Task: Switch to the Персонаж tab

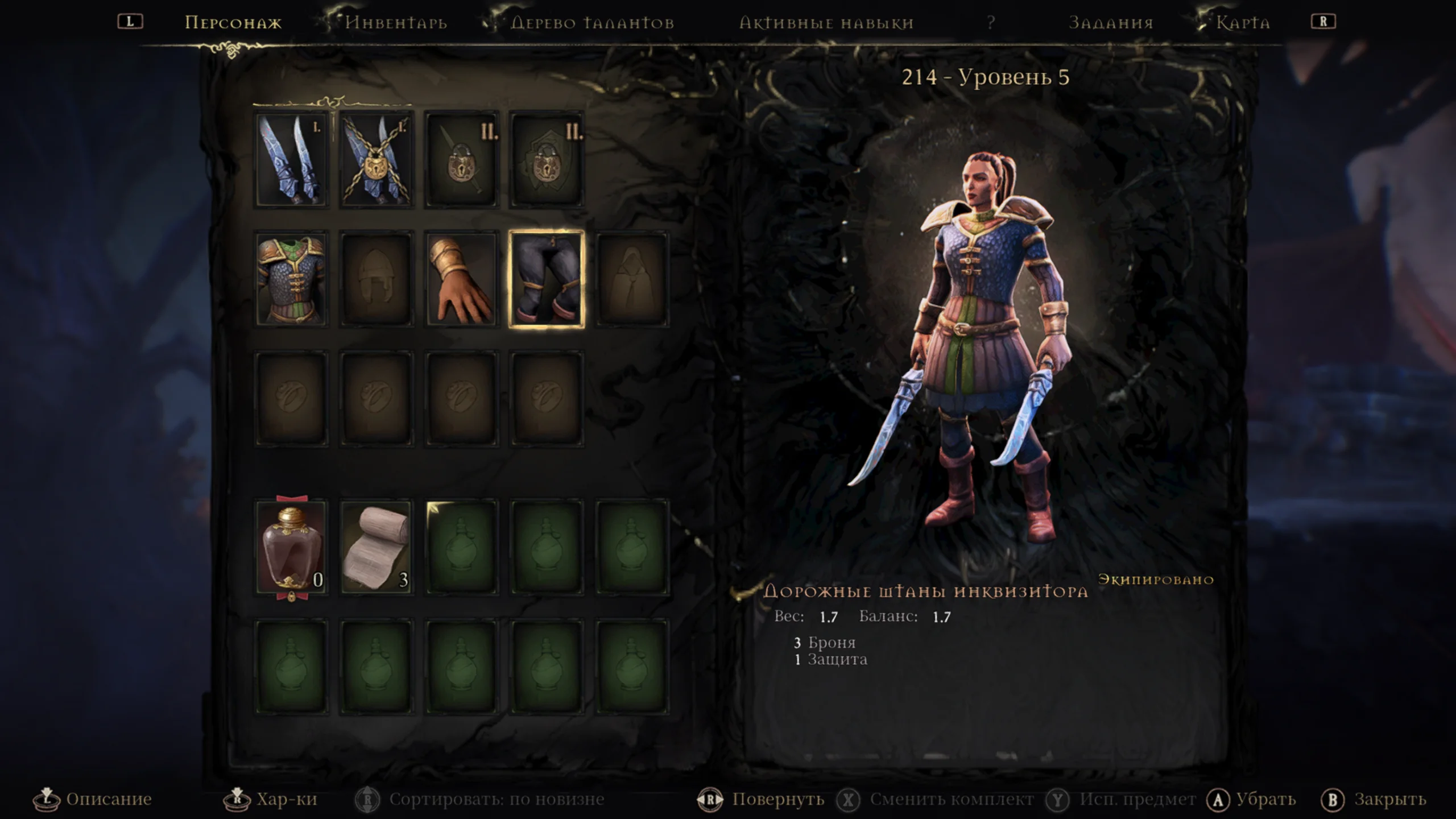Action: 233,23
